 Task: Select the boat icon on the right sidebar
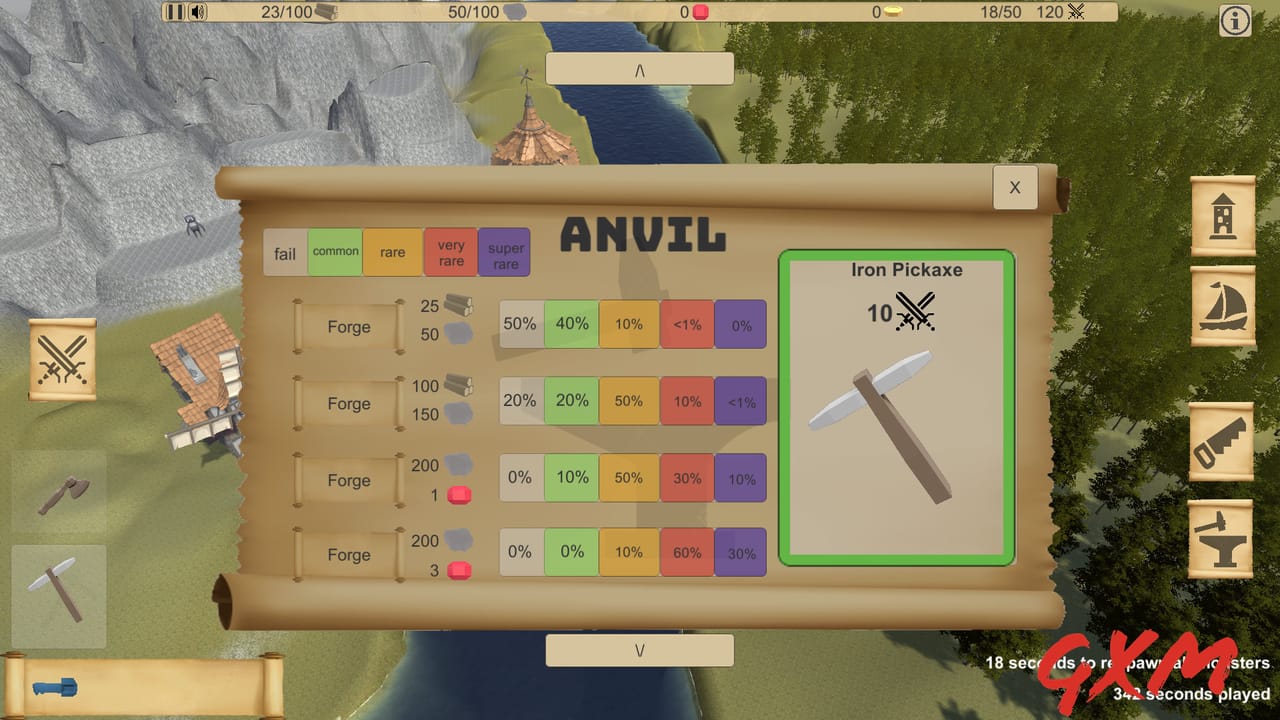tap(1222, 320)
